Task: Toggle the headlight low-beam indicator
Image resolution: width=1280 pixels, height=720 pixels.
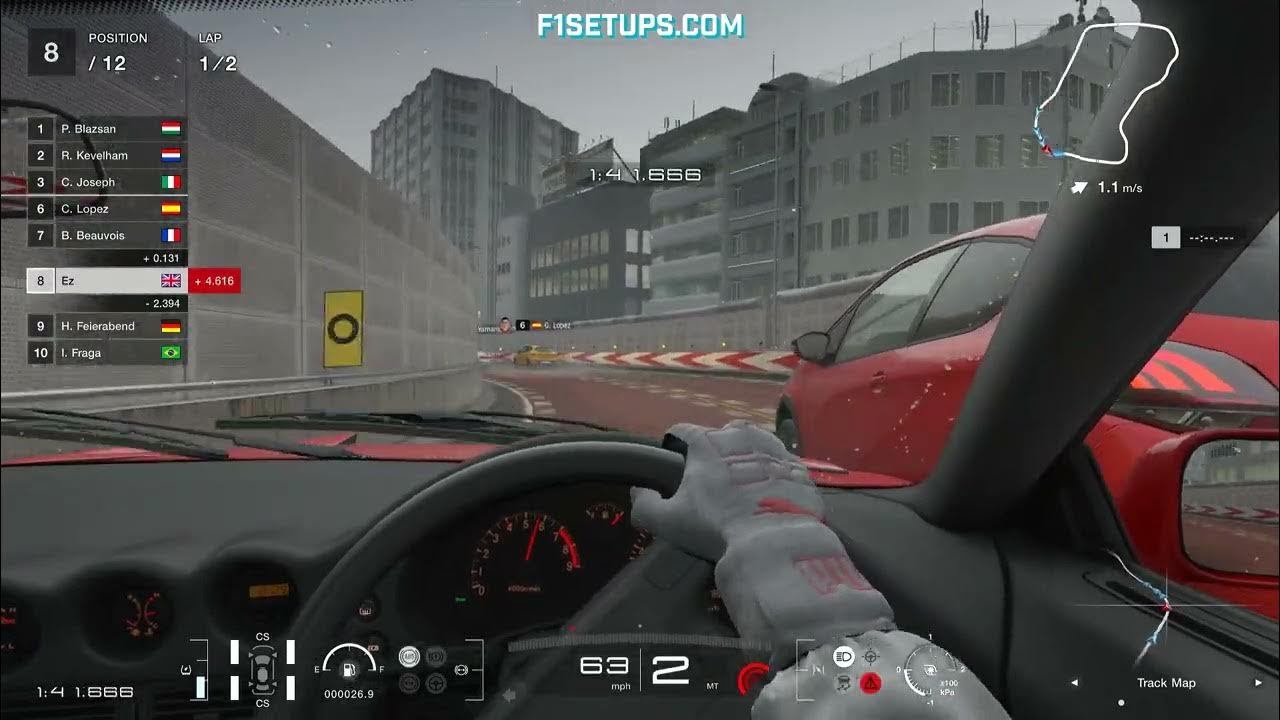Action: 844,657
